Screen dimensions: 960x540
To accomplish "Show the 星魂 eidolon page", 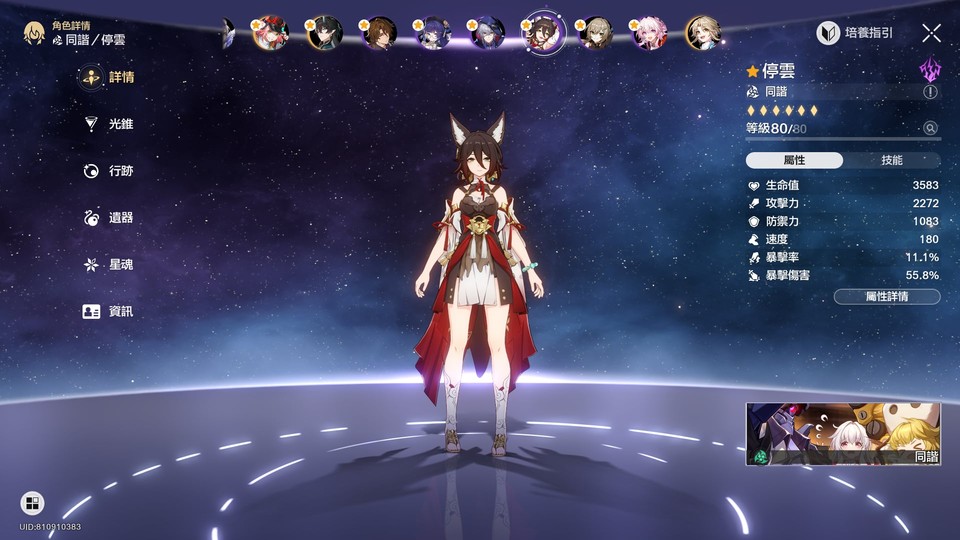I will click(109, 265).
